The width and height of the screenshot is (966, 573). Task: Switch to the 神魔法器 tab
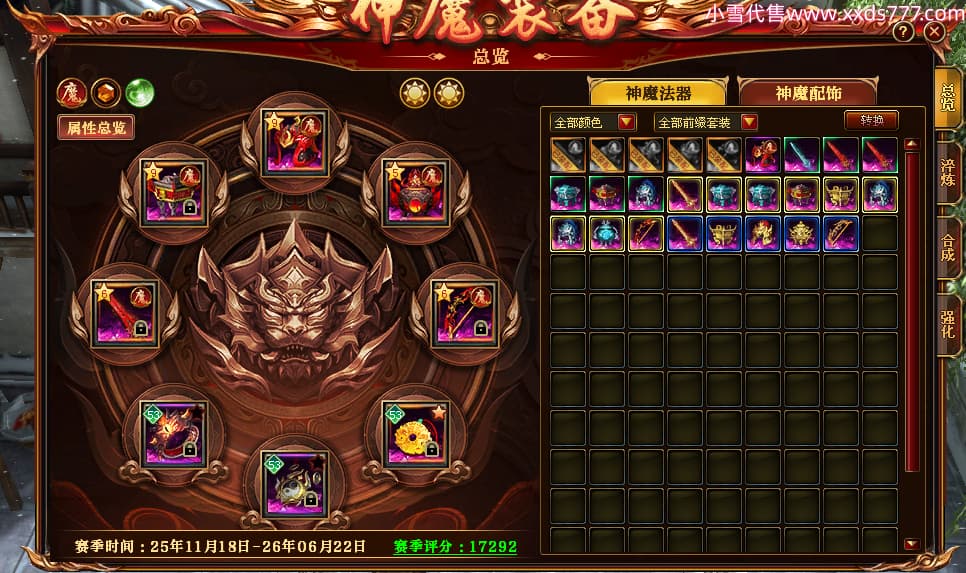tap(659, 93)
